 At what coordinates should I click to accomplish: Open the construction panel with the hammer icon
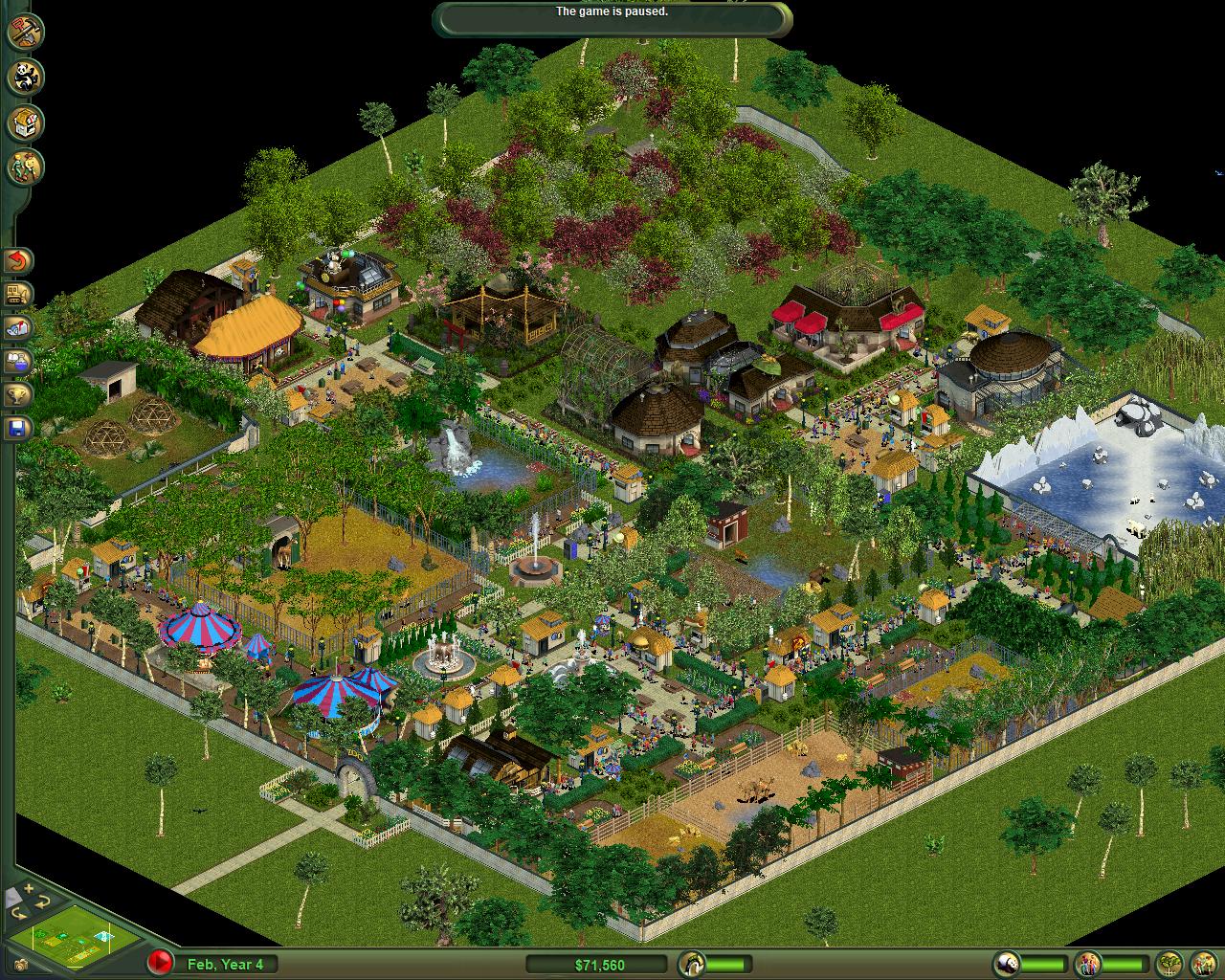(24, 31)
